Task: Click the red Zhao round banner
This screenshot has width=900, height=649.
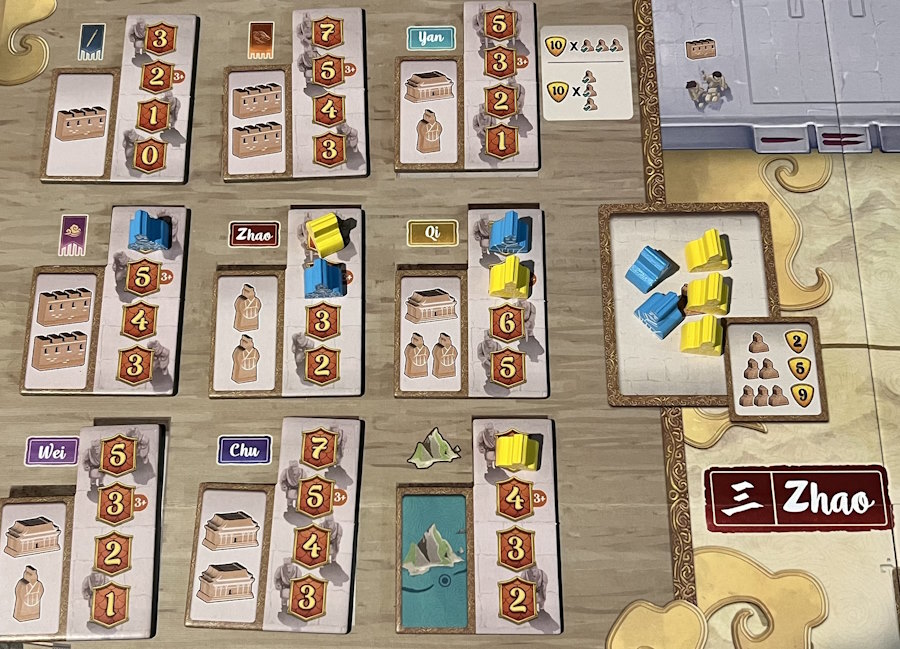Action: [x=797, y=498]
